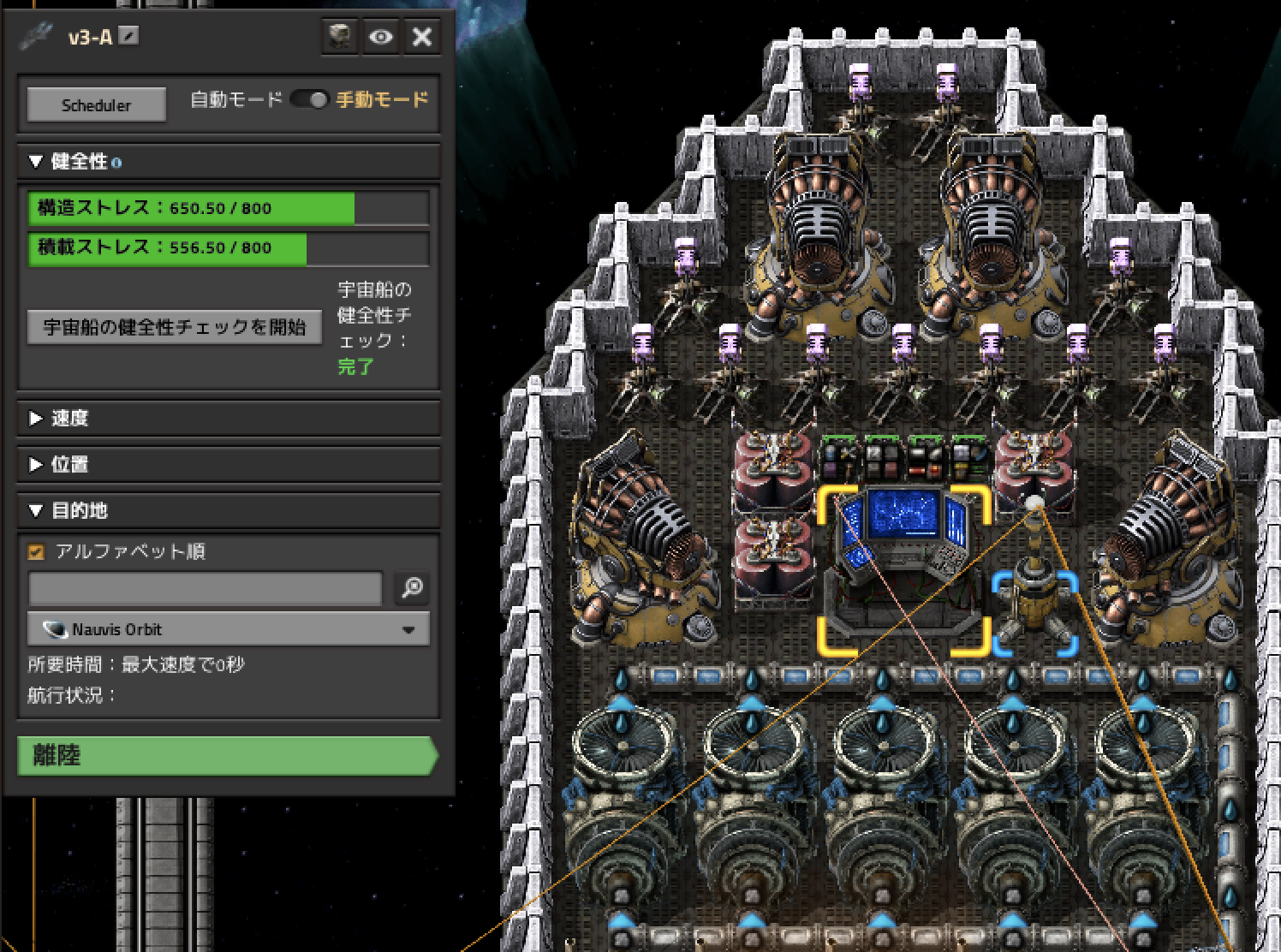Open the Scheduler panel
Screen dimensions: 1281x952
[x=96, y=105]
